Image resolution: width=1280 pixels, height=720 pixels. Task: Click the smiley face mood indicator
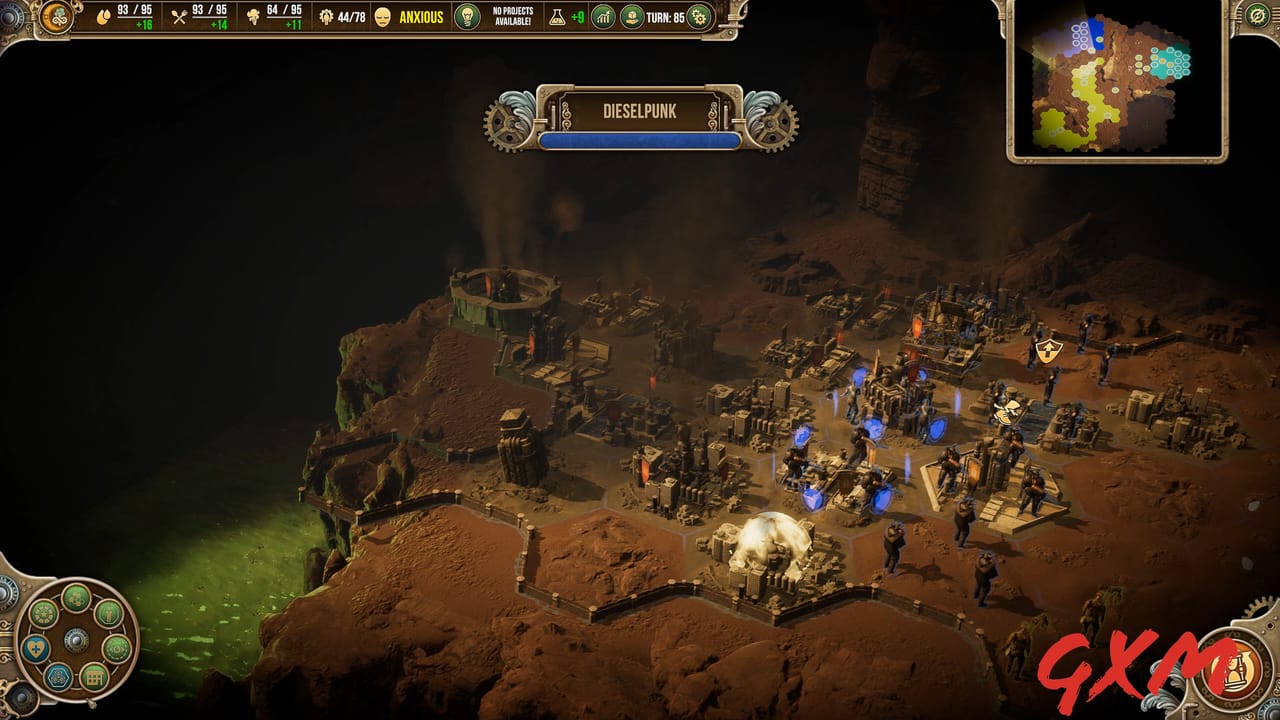[383, 17]
